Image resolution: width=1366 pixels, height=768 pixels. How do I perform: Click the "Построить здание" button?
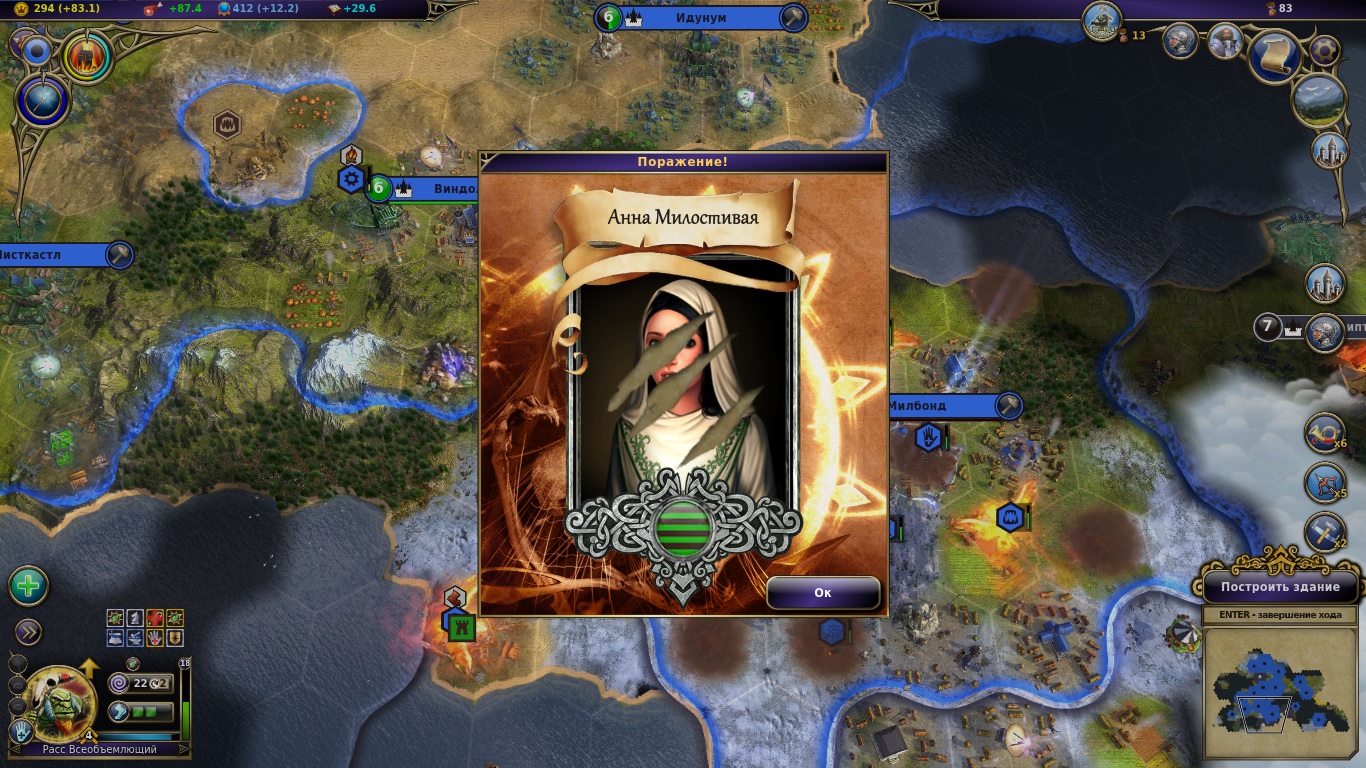tap(1280, 587)
